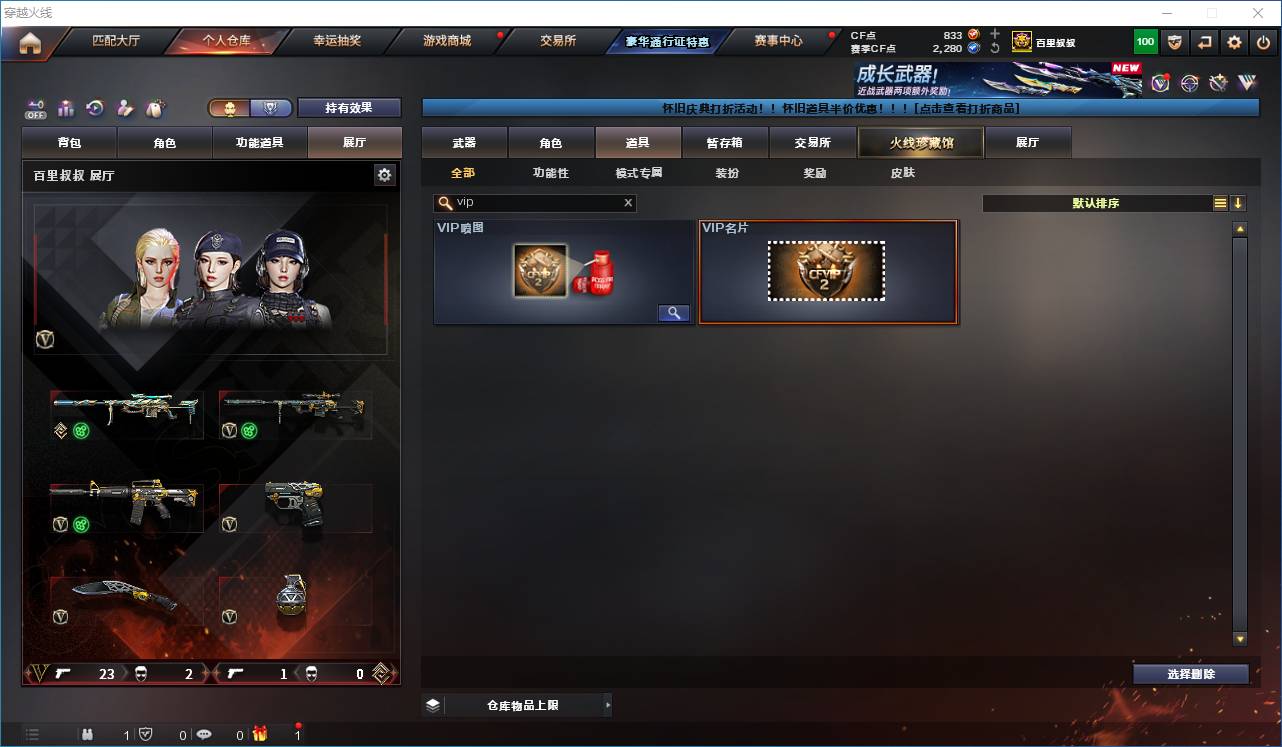1282x747 pixels.
Task: Open the settings gear in the top-right toolbar
Action: pos(1233,42)
